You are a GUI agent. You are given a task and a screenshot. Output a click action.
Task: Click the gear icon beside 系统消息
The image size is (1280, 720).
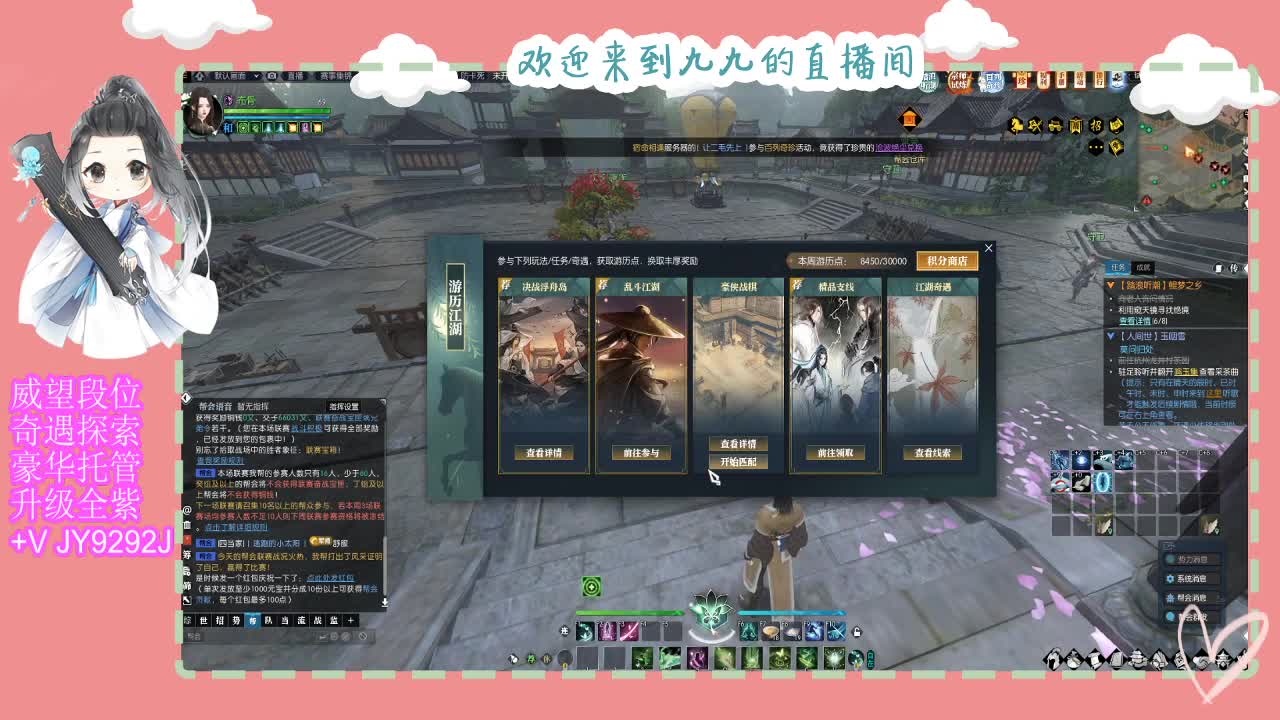tap(1170, 579)
